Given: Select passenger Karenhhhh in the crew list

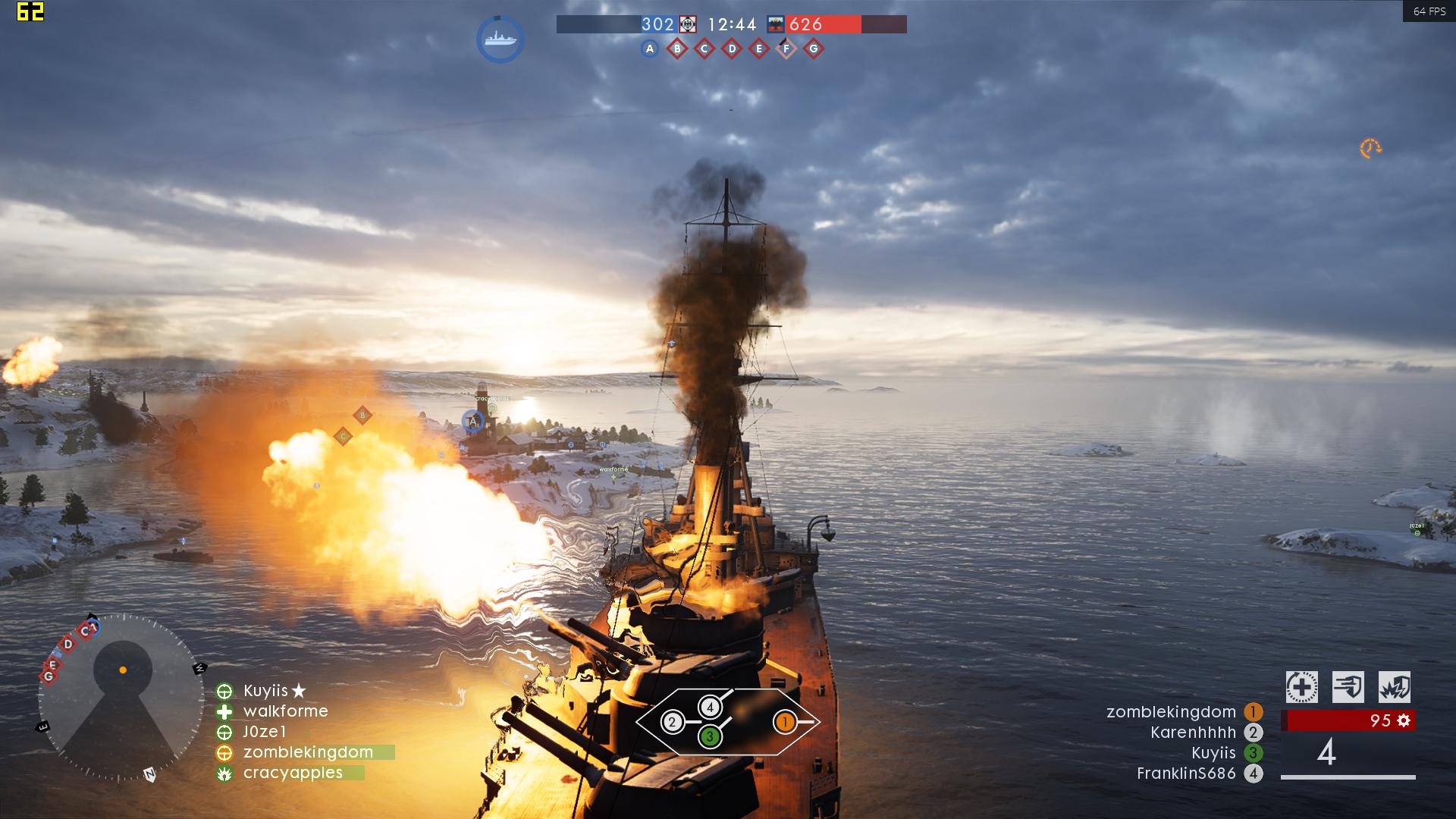Looking at the screenshot, I should [1193, 733].
